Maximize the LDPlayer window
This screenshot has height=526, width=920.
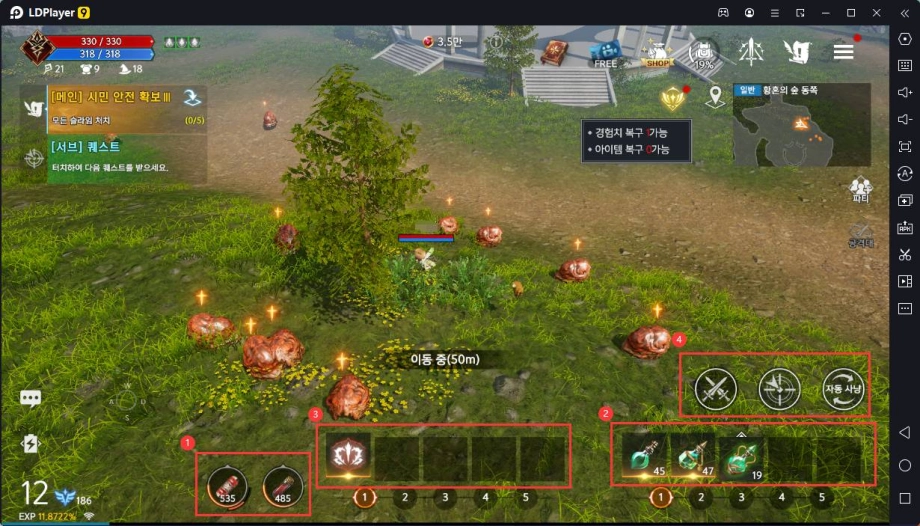pyautogui.click(x=851, y=12)
